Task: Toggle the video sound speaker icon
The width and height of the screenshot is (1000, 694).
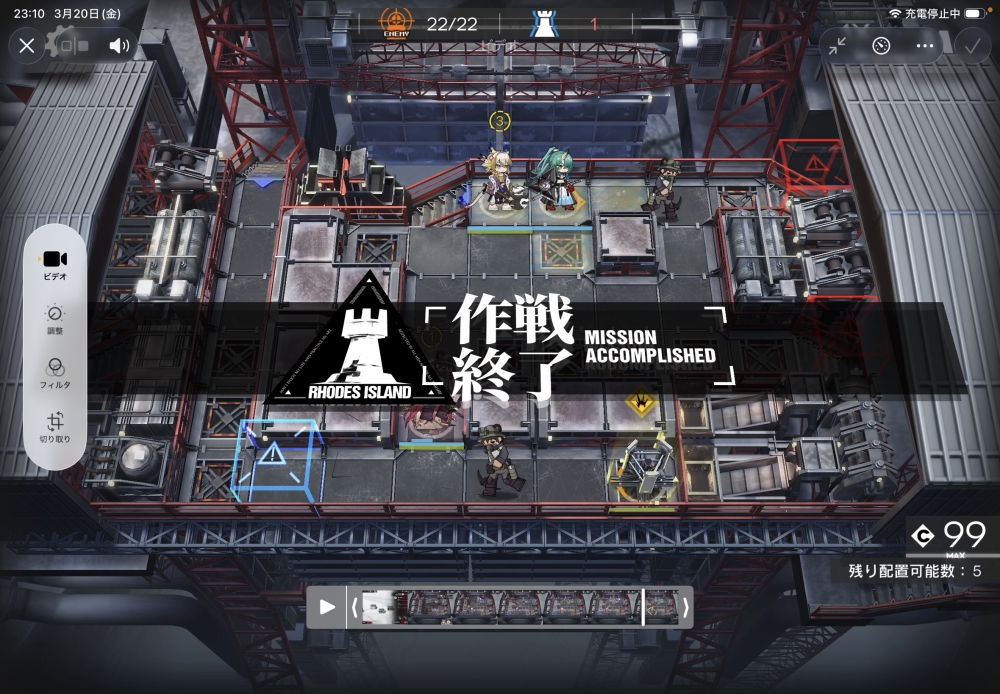Action: click(119, 45)
